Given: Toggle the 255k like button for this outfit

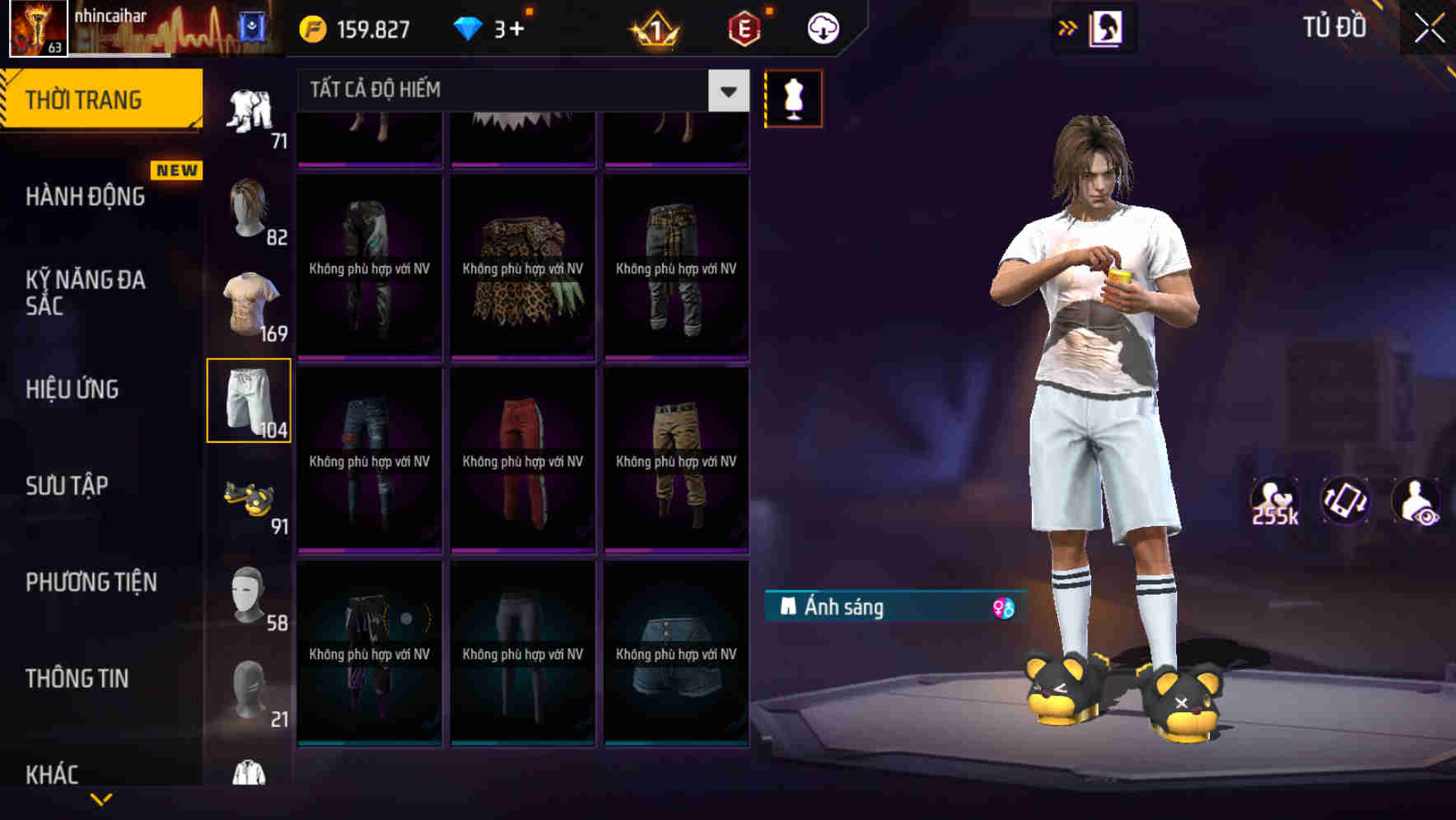Looking at the screenshot, I should coord(1275,502).
